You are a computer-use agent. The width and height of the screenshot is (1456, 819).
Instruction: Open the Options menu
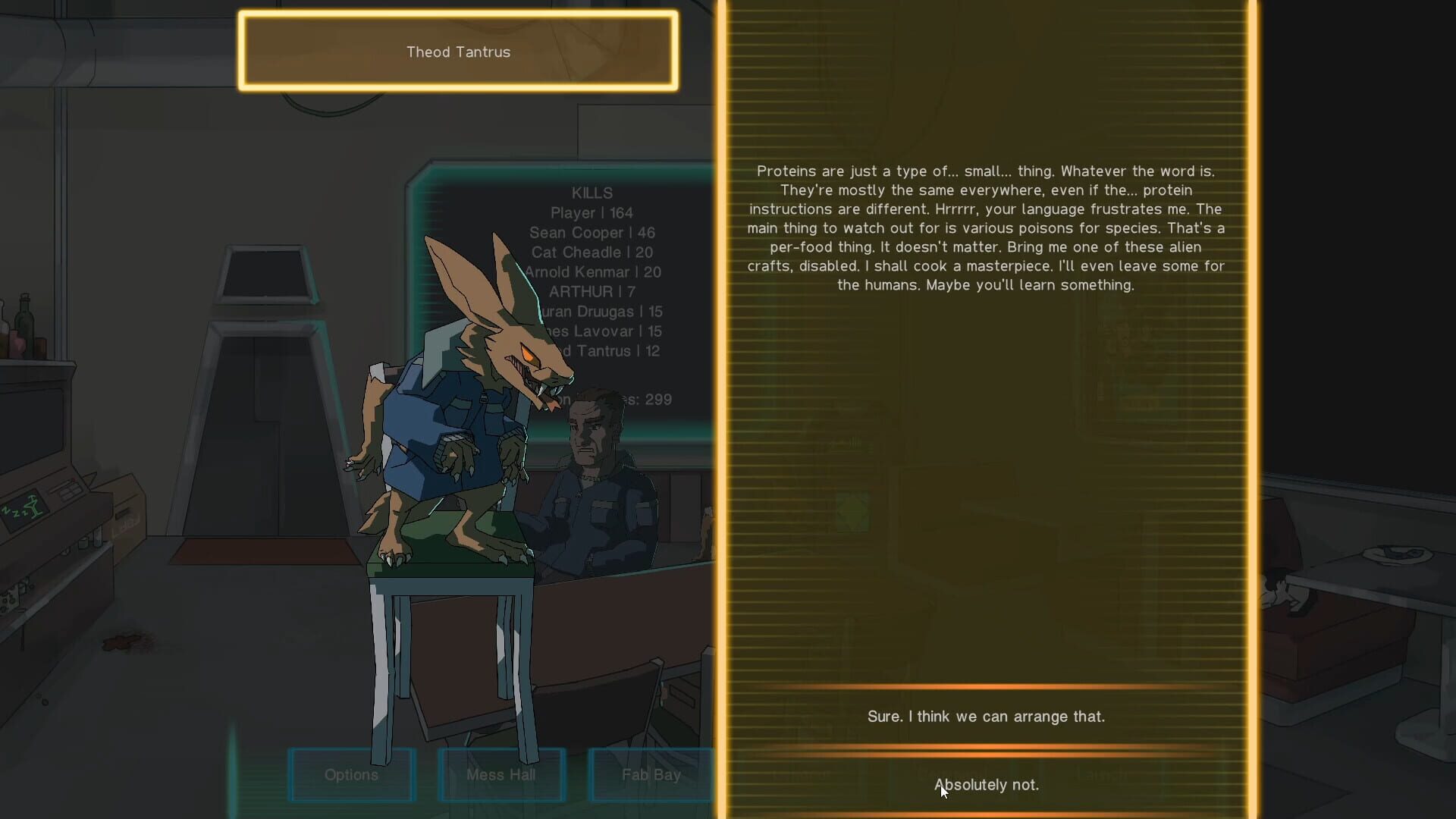click(x=351, y=775)
